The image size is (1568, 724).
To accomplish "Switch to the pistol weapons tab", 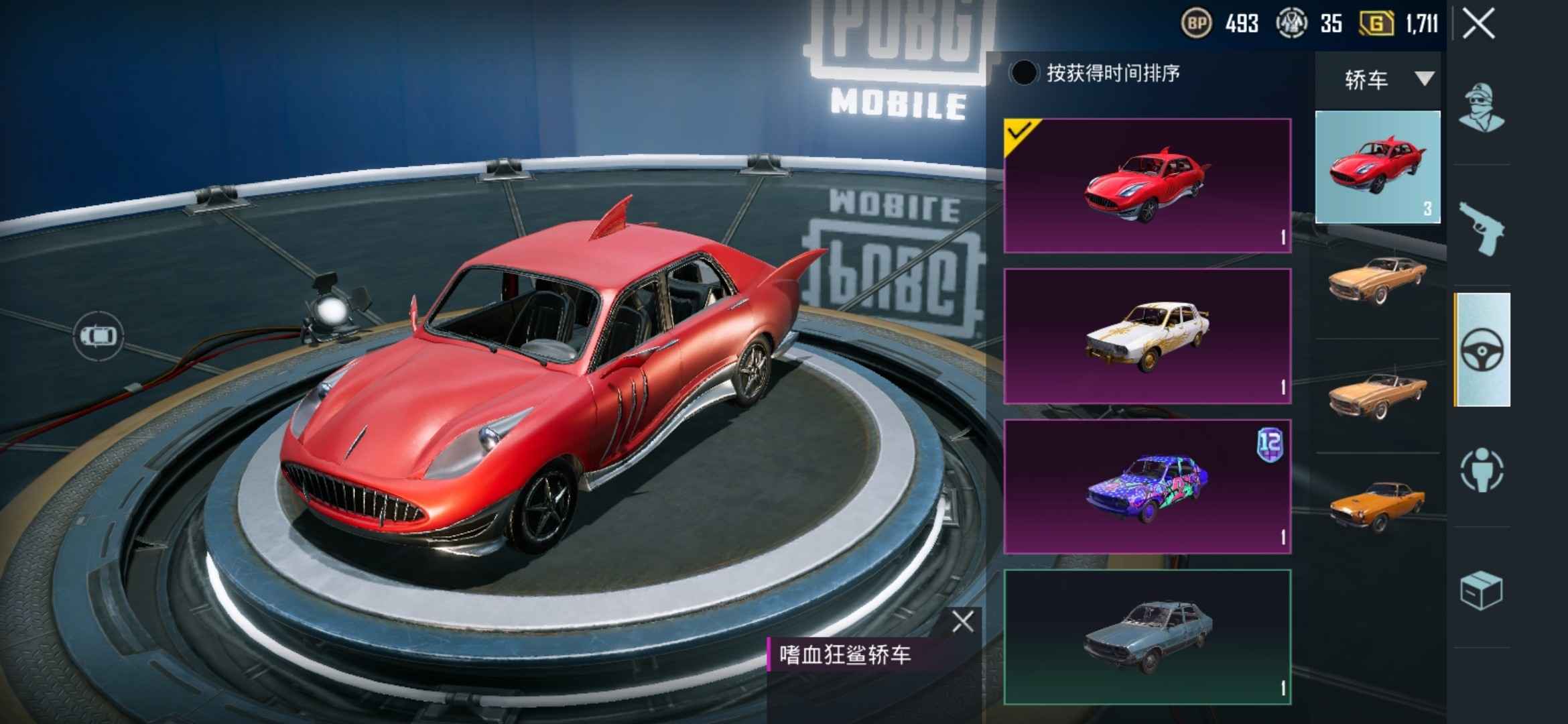I will (x=1482, y=229).
